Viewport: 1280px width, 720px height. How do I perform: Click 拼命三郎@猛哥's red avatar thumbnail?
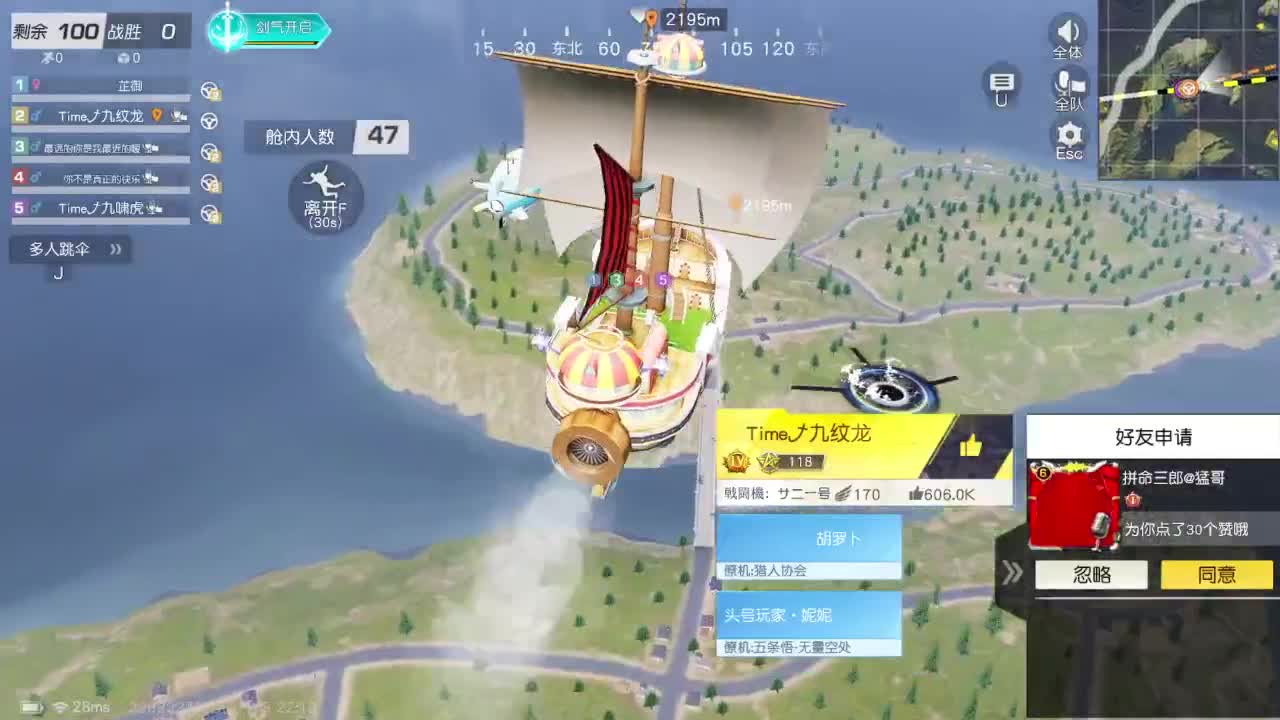point(1075,505)
